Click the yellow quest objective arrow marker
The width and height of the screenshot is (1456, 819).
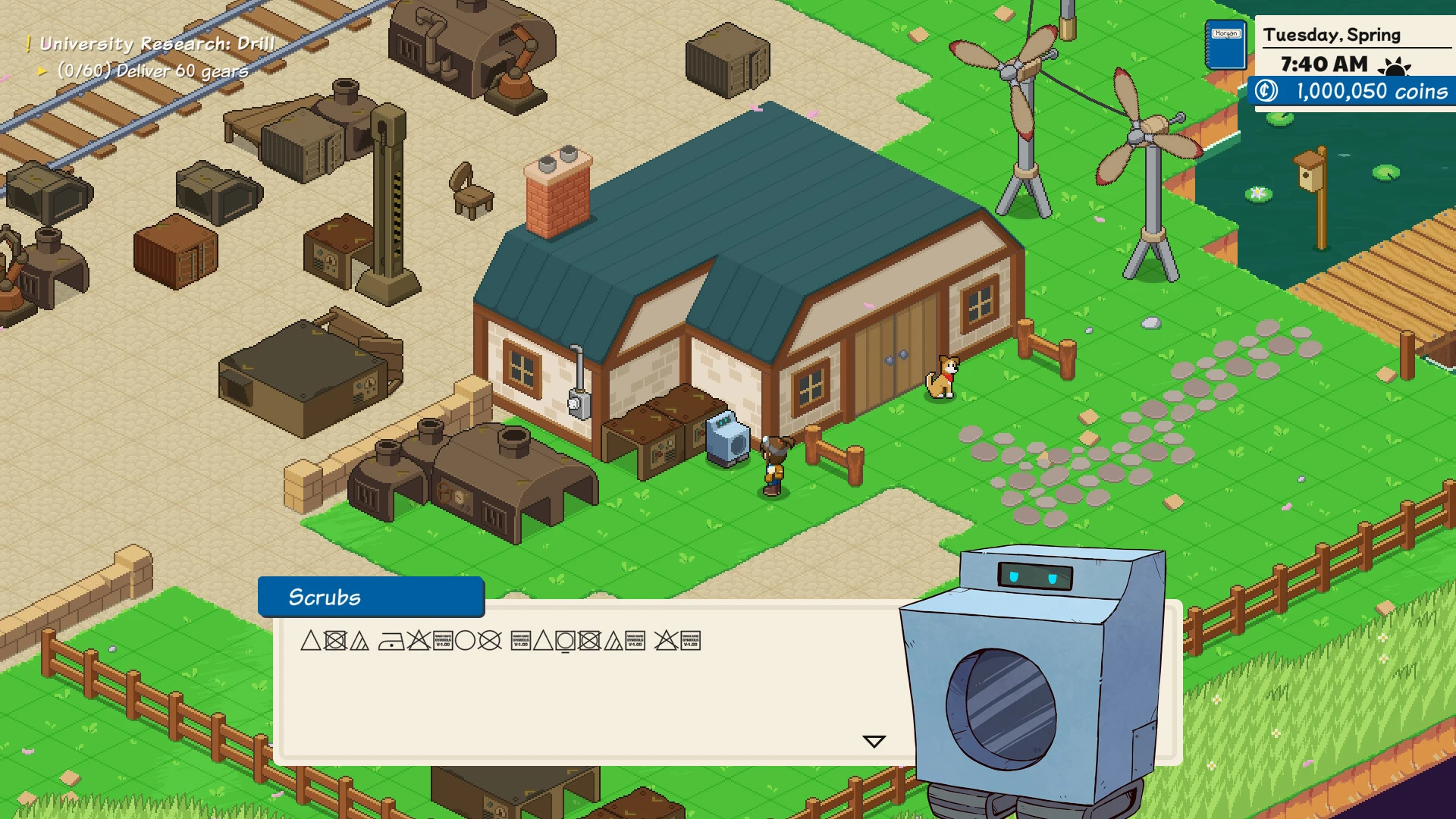coord(44,71)
